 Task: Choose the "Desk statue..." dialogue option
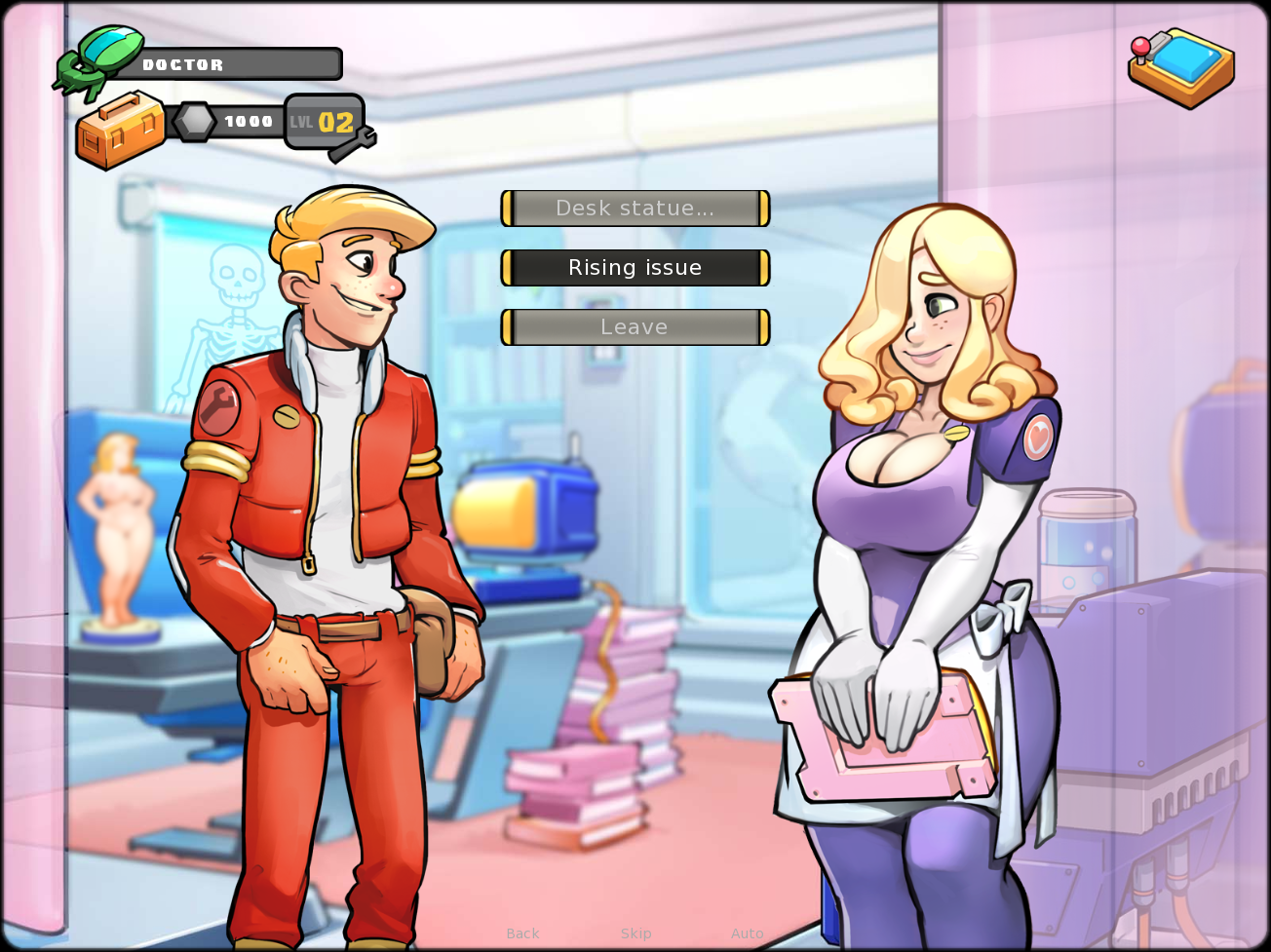635,209
